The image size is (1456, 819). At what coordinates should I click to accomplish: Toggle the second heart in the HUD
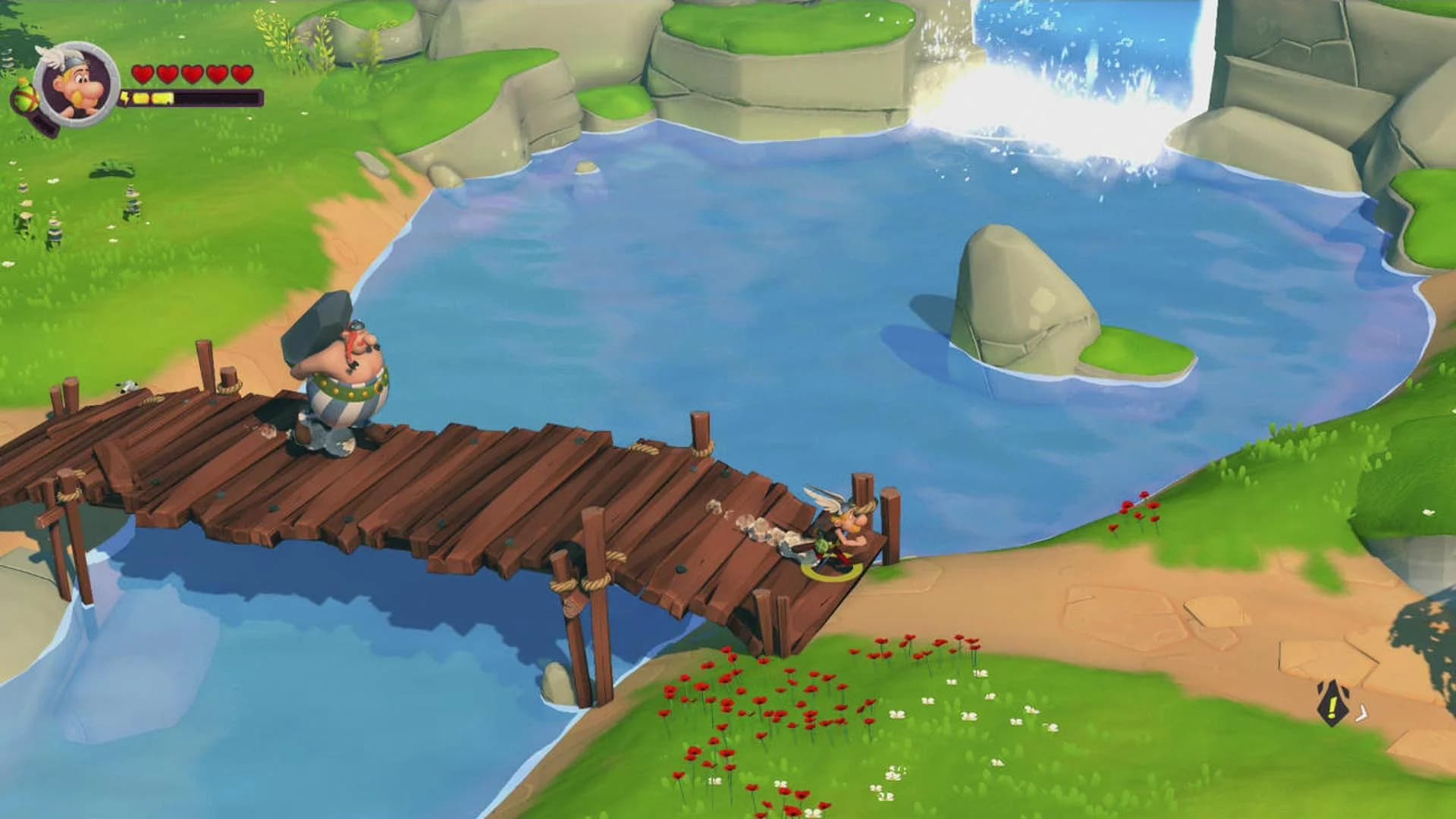coord(167,74)
